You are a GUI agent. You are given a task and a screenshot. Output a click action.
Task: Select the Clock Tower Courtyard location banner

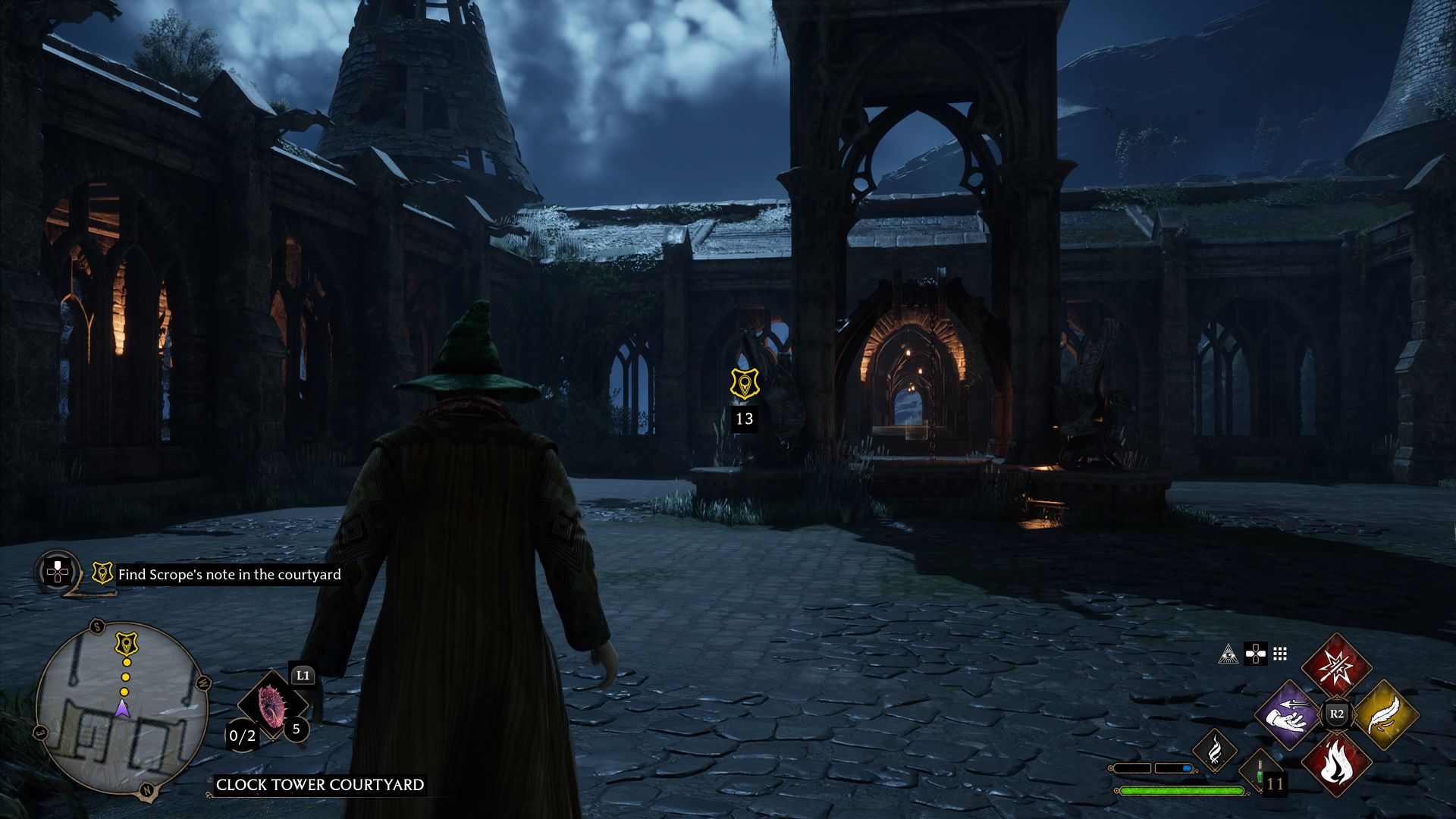pos(322,784)
